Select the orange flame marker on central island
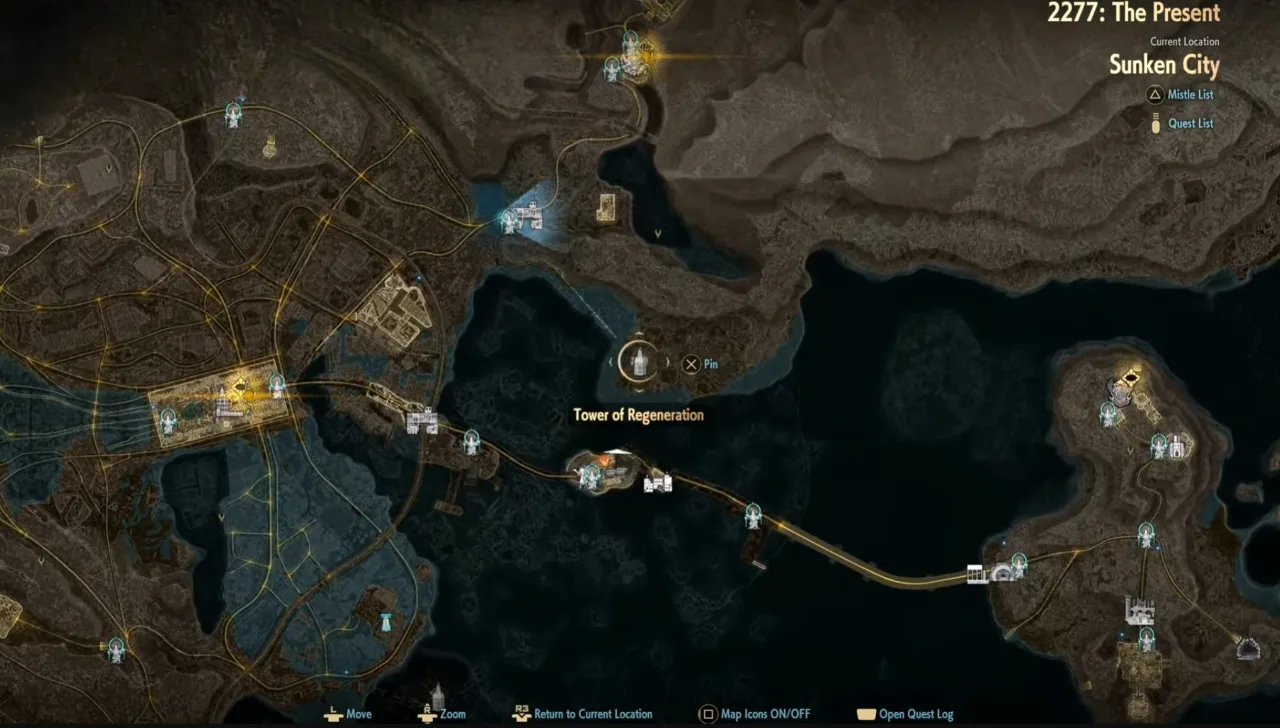The height and width of the screenshot is (728, 1280). tap(606, 460)
